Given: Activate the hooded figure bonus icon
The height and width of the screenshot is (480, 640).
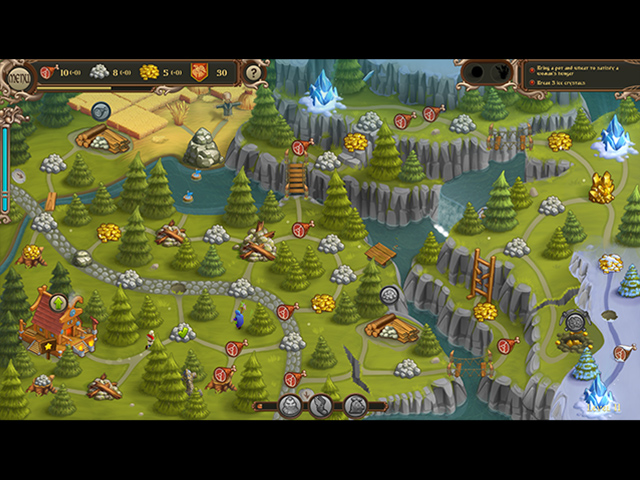Looking at the screenshot, I should pos(355,405).
